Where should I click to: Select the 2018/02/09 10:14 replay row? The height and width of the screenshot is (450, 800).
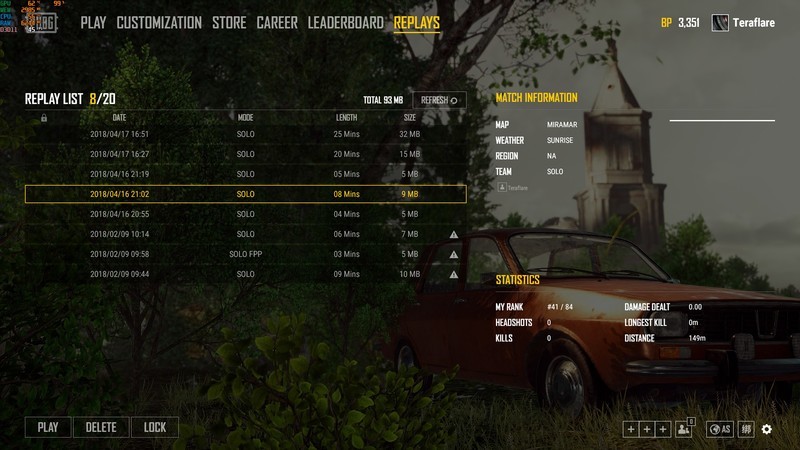click(245, 234)
